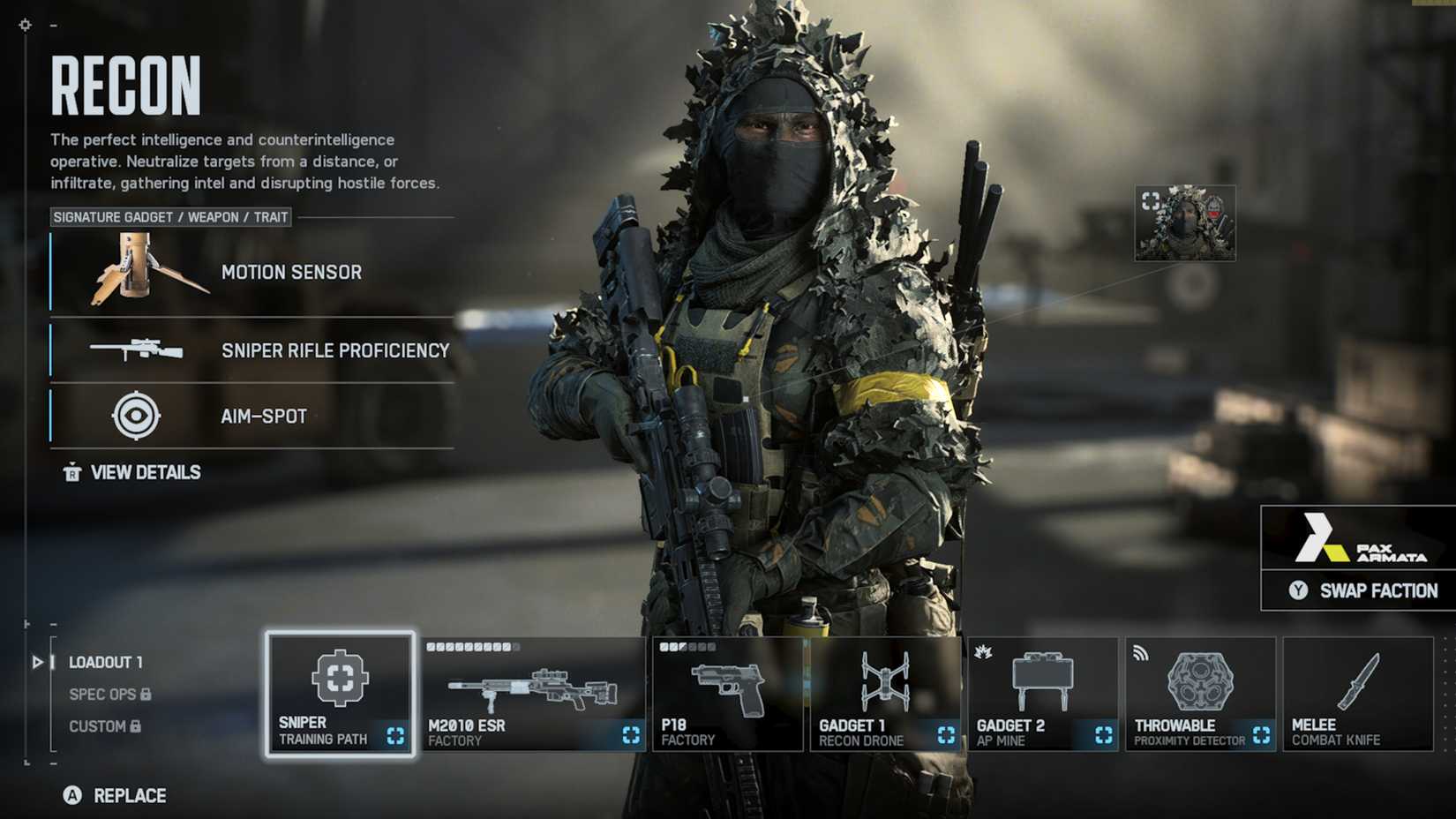Pick the Proximity Detector throwable icon

tap(1200, 680)
